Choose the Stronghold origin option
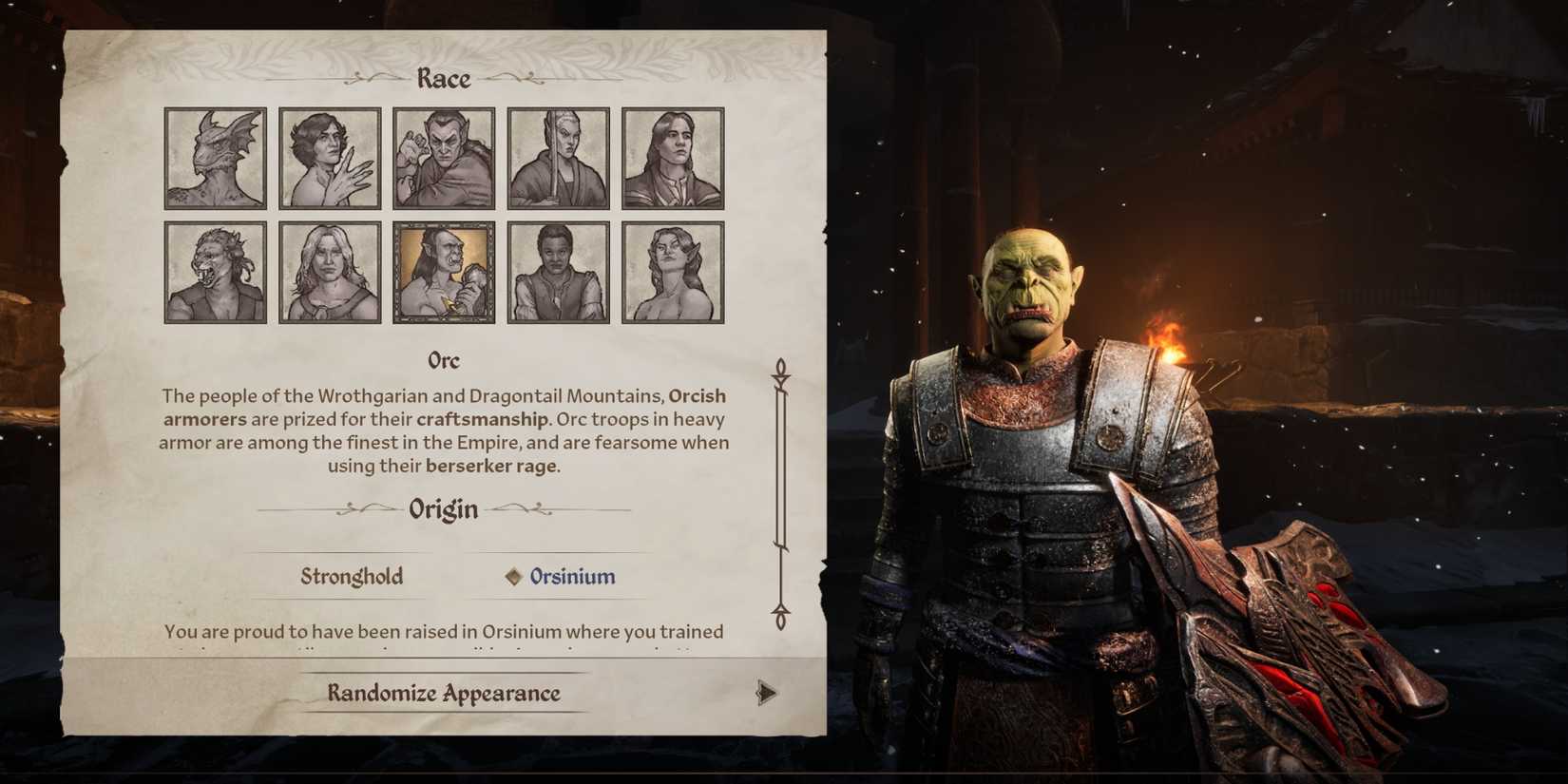The height and width of the screenshot is (784, 1568). [x=351, y=576]
